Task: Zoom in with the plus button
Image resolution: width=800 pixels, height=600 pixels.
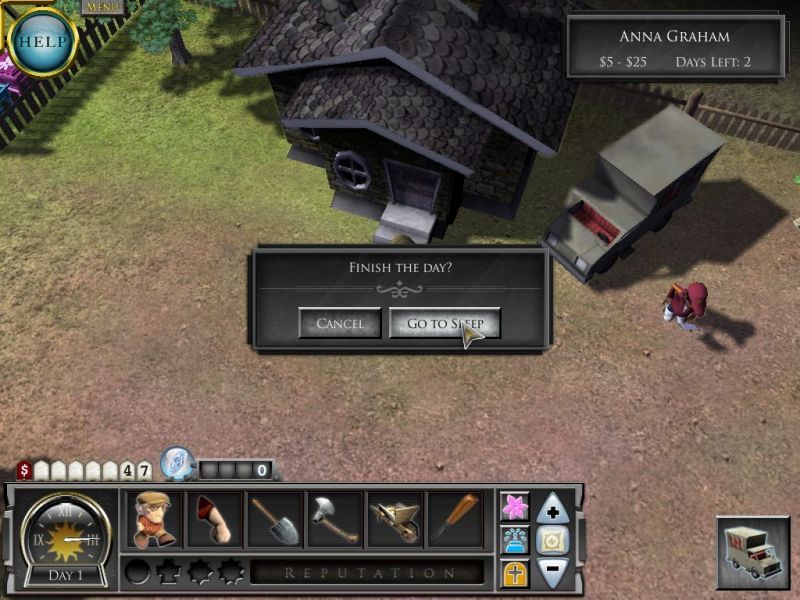Action: tap(553, 510)
